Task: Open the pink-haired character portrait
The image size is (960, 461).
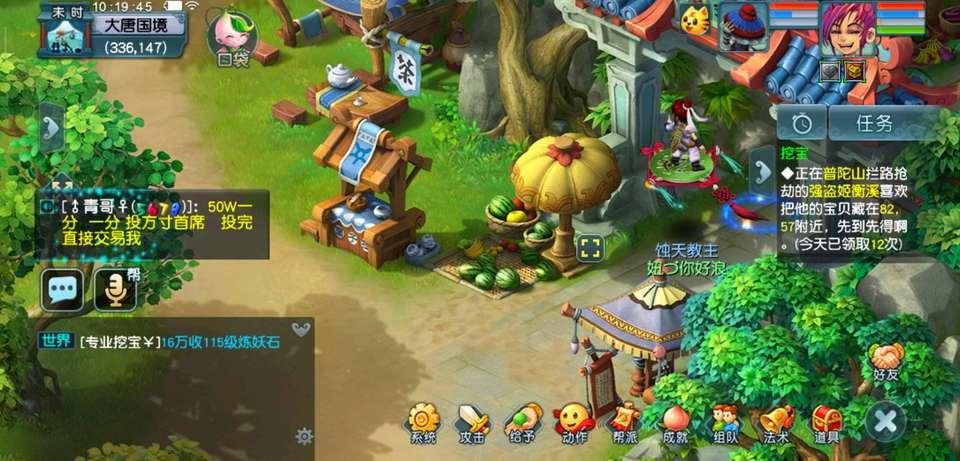Action: [x=848, y=32]
